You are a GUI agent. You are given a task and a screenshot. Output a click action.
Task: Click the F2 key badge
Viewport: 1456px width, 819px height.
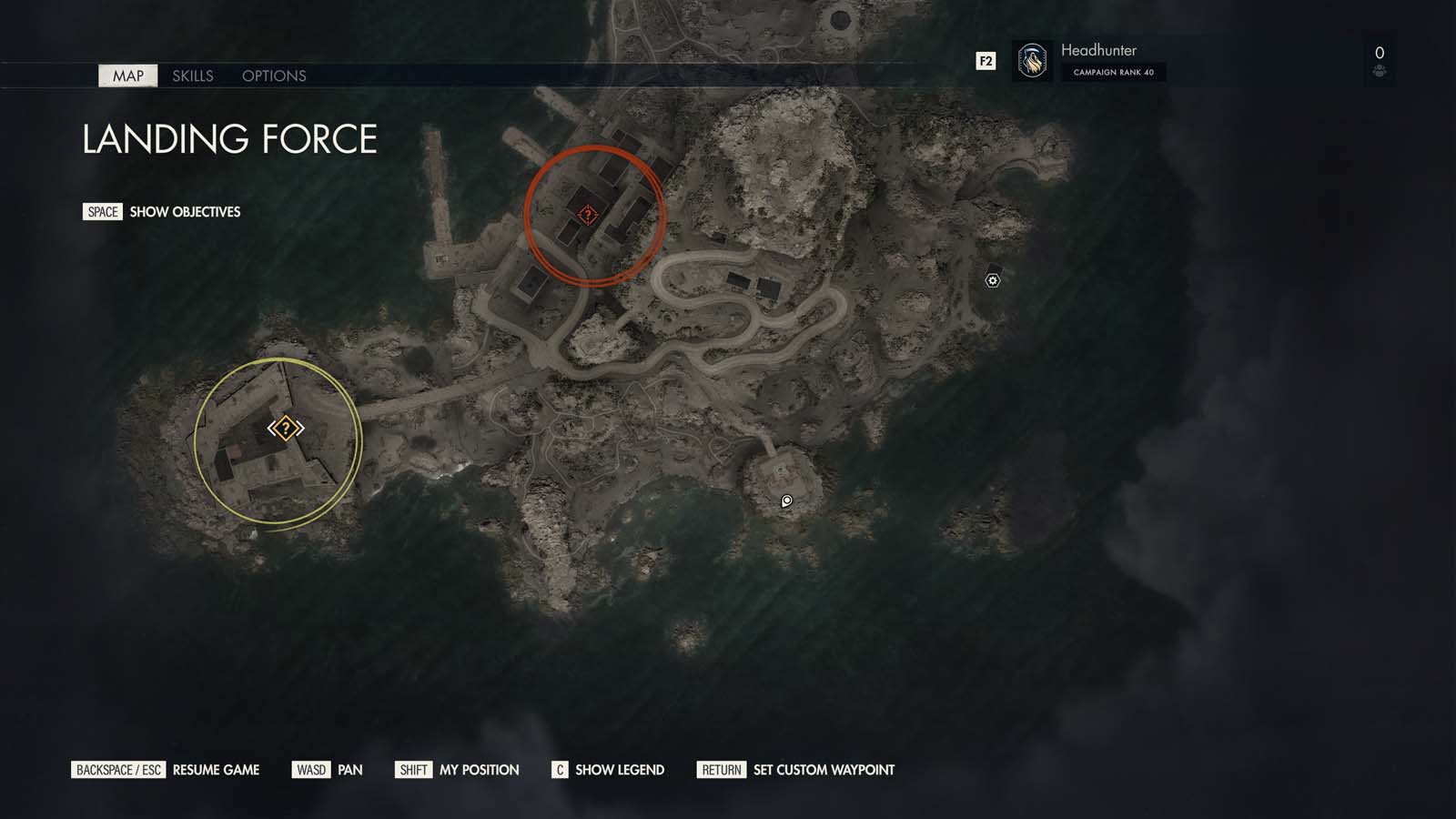tap(984, 62)
